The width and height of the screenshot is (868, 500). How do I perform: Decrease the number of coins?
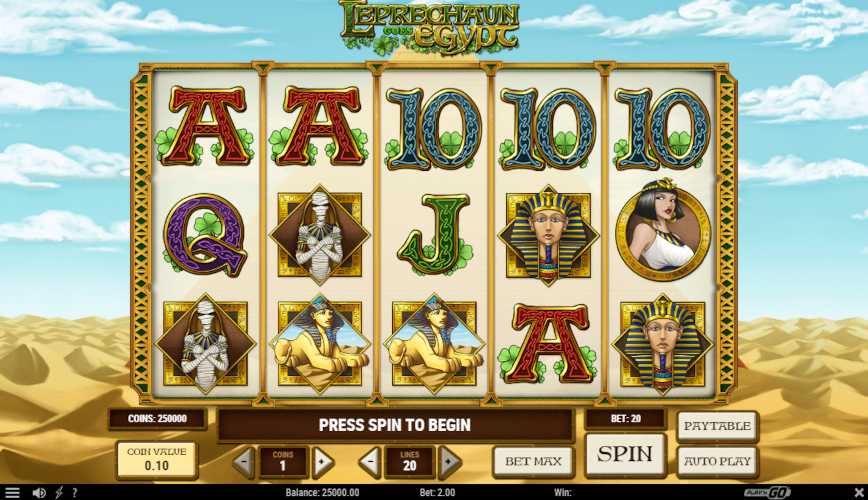click(x=244, y=462)
